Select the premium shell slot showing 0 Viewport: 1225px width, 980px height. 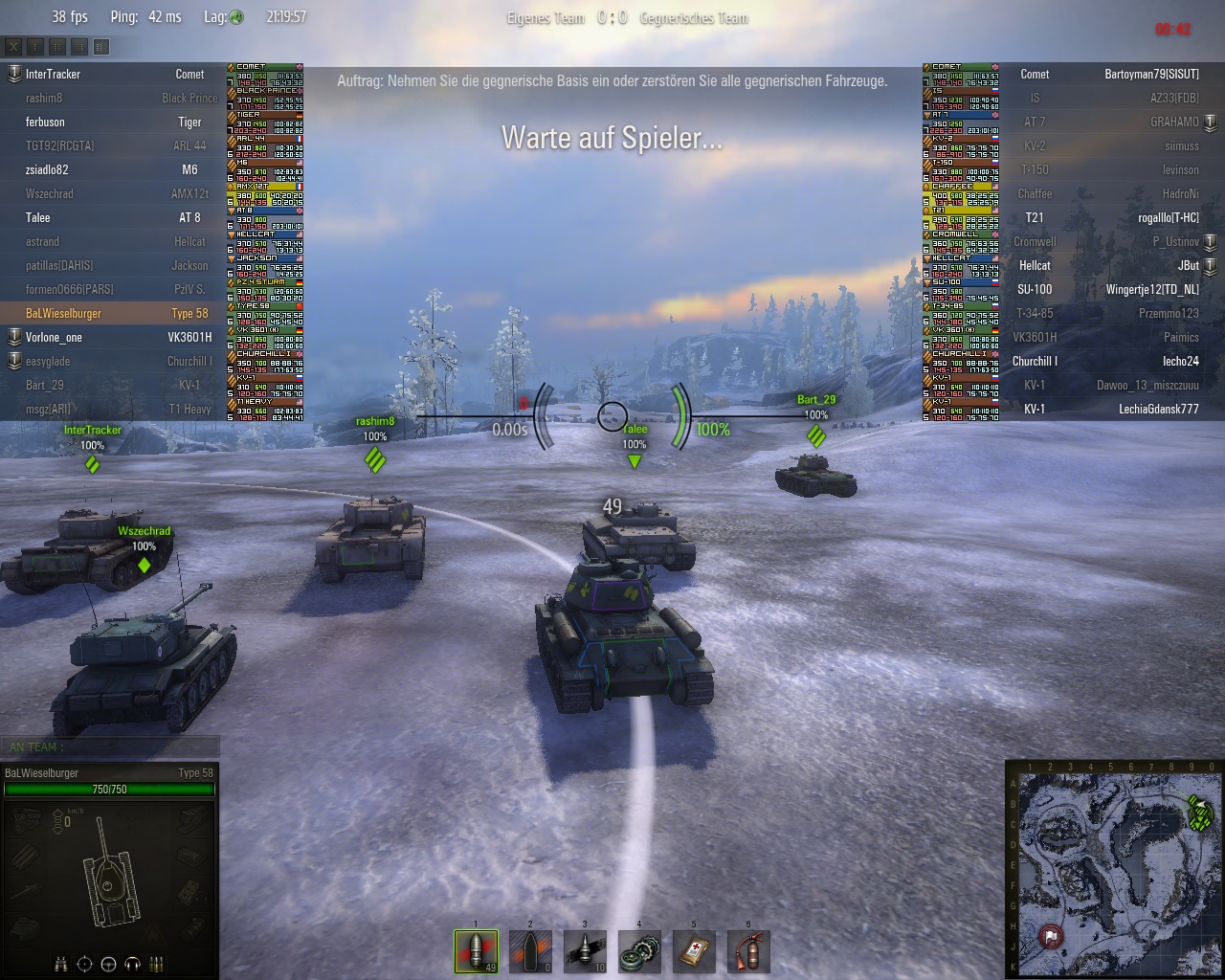click(x=530, y=951)
